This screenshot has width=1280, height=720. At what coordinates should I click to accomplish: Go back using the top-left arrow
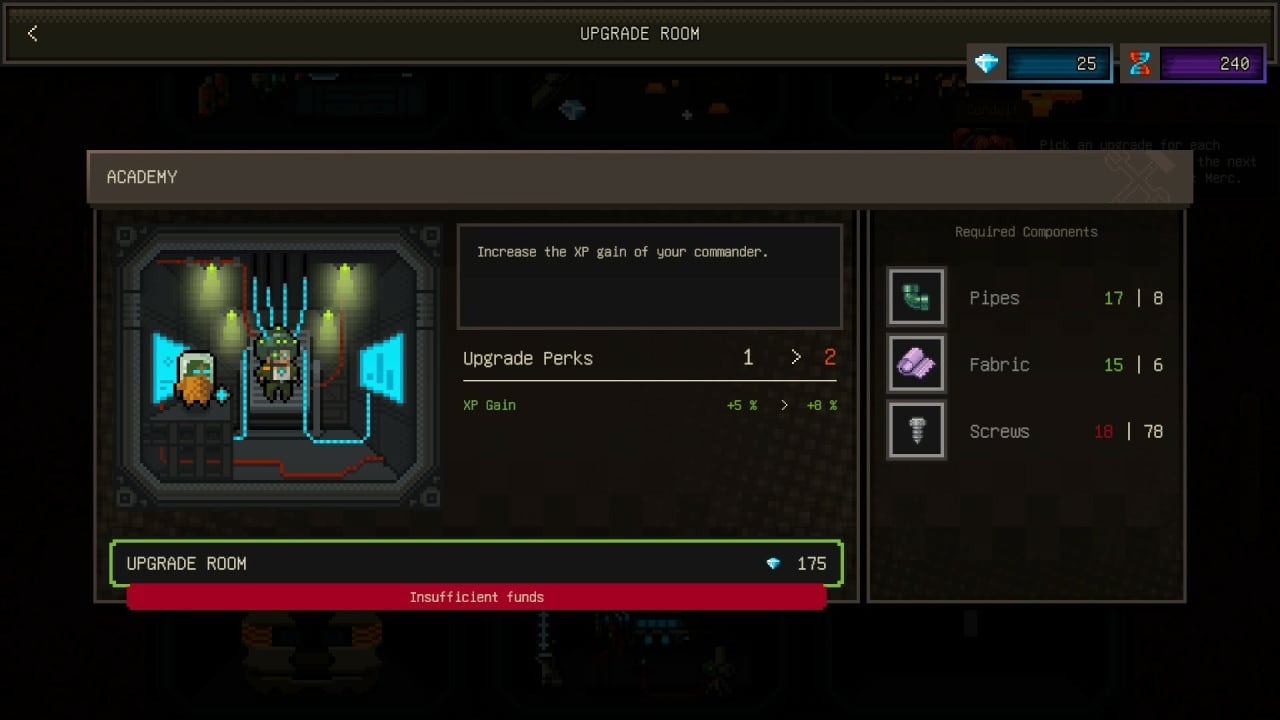[32, 34]
